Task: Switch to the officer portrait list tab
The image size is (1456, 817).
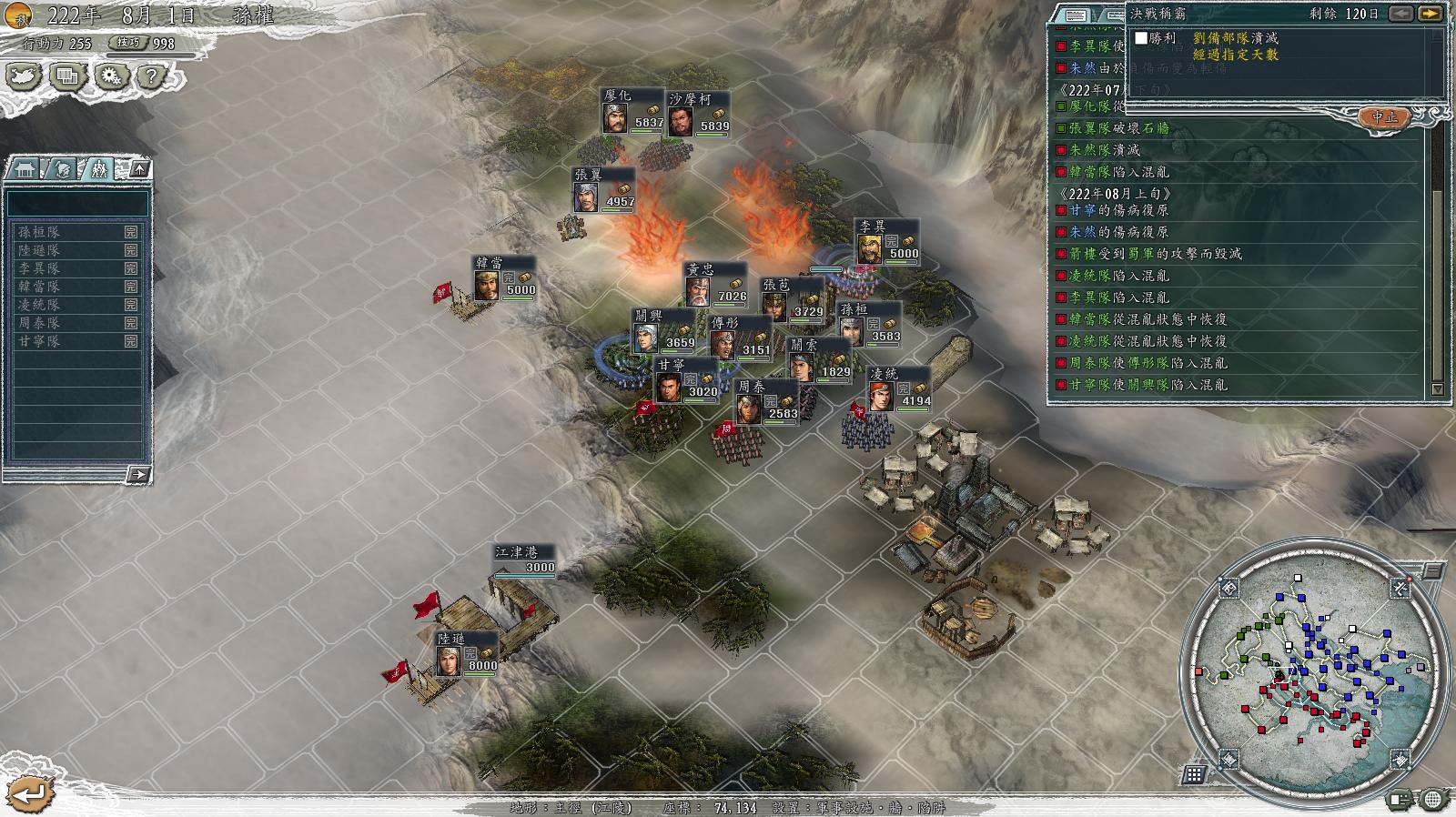Action: click(x=61, y=169)
